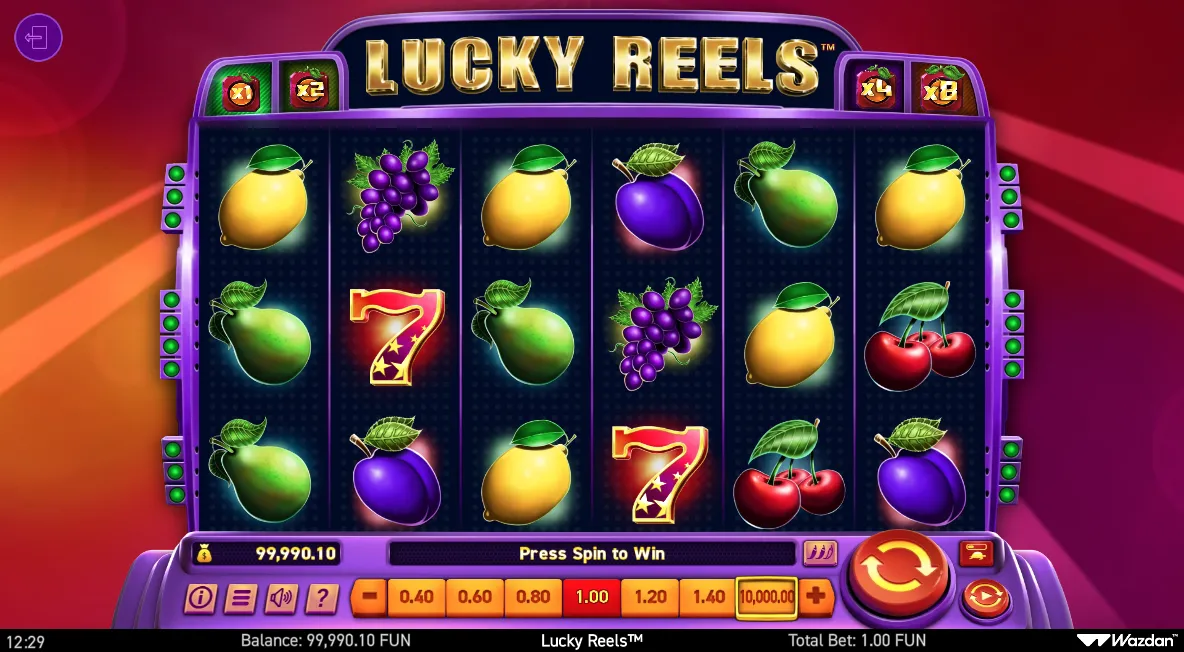
Task: Open the three-line menu button
Action: [240, 598]
